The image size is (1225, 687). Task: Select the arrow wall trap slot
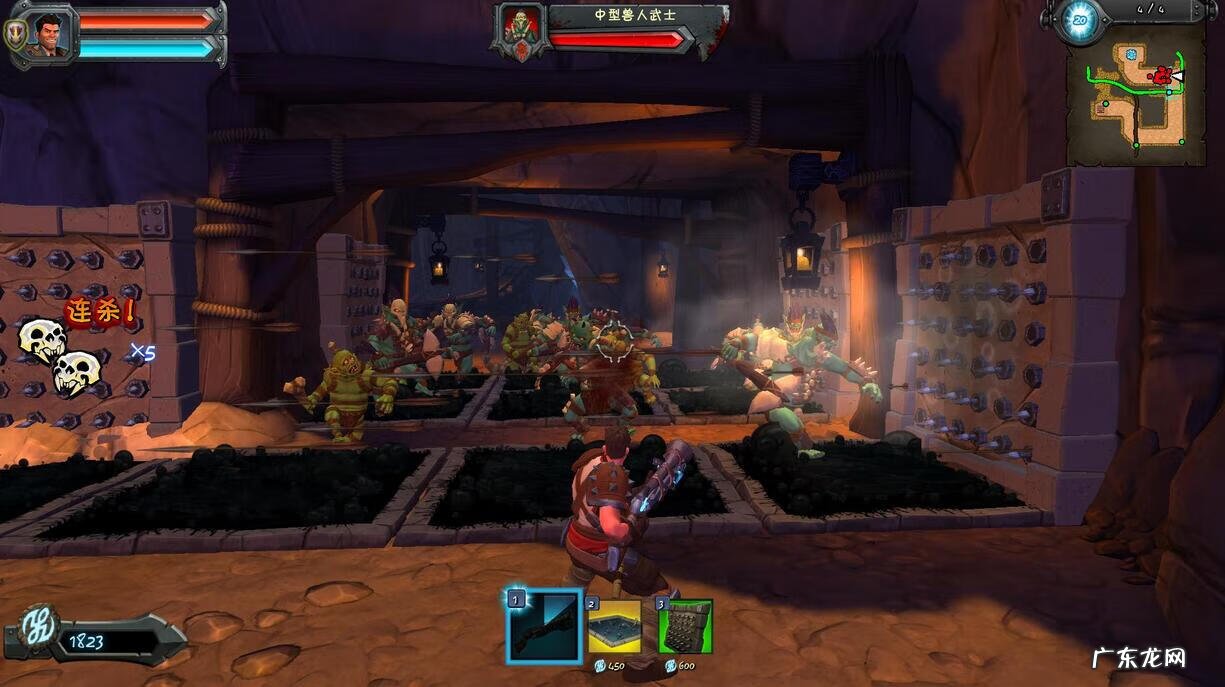pyautogui.click(x=684, y=627)
